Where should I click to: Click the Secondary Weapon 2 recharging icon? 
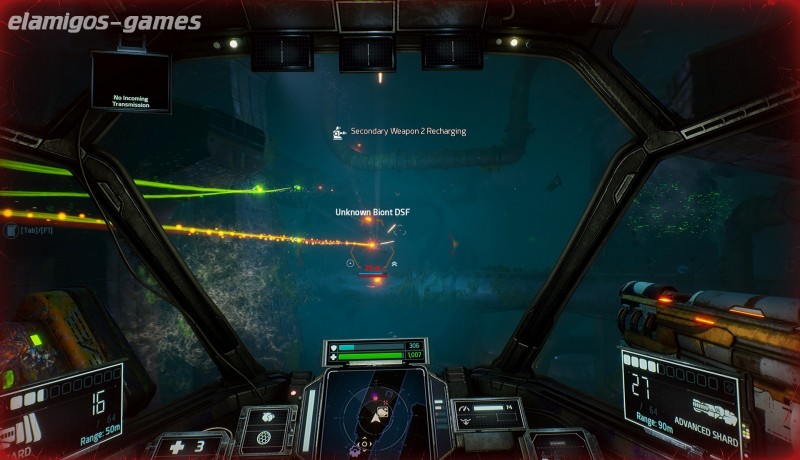click(x=339, y=132)
